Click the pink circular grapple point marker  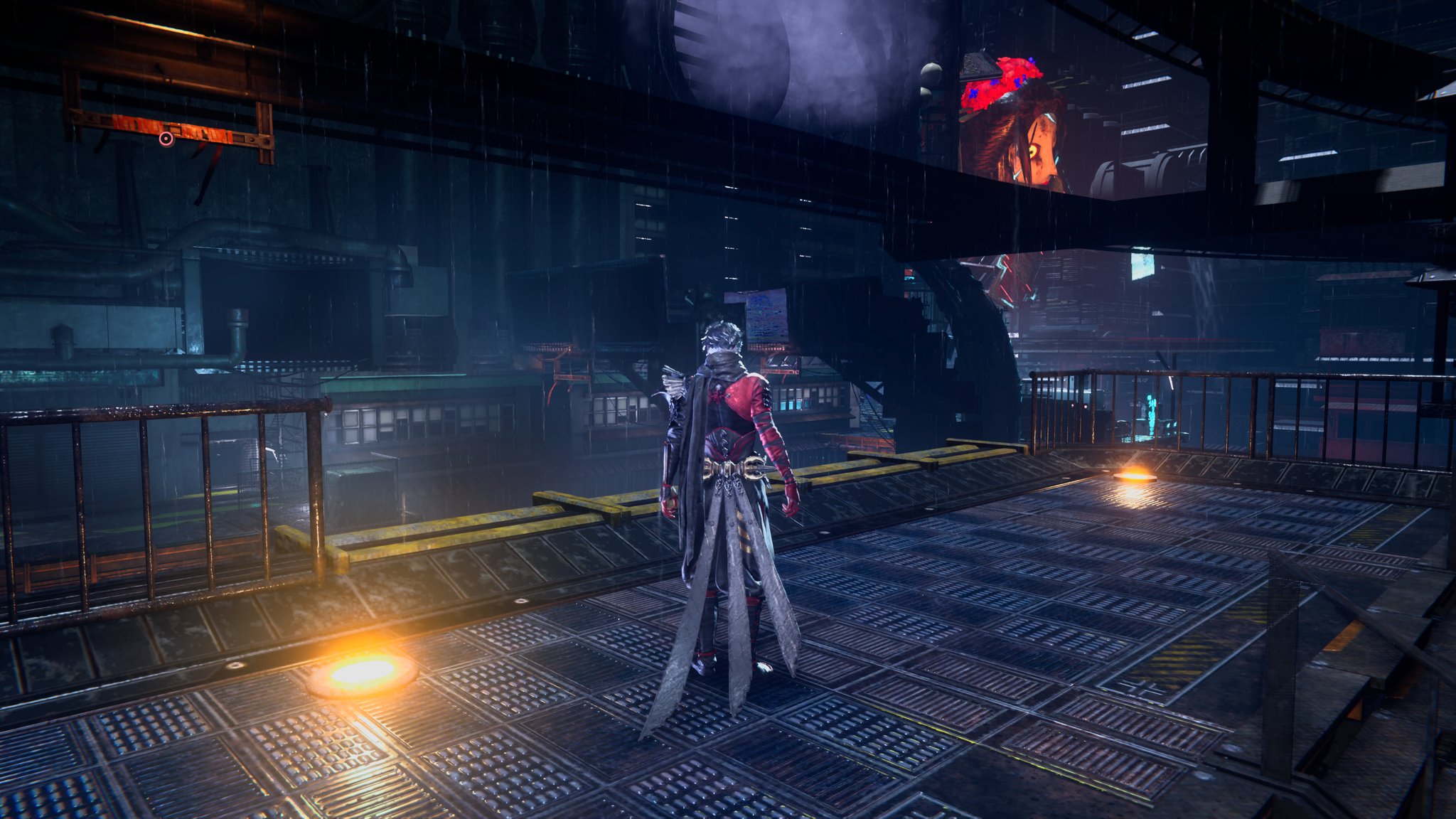(x=166, y=139)
